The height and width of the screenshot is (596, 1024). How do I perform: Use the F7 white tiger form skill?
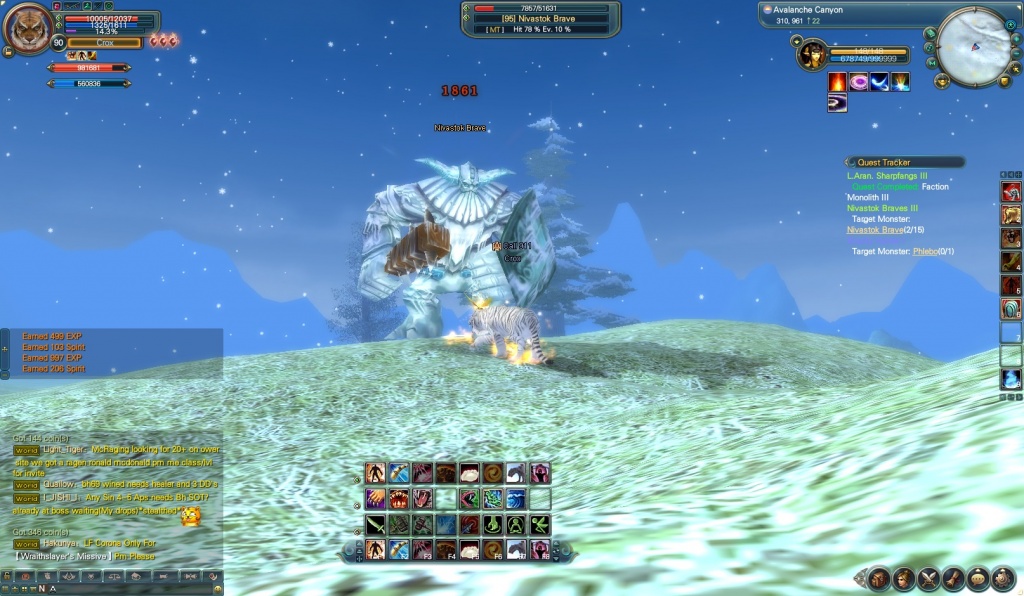pyautogui.click(x=517, y=549)
